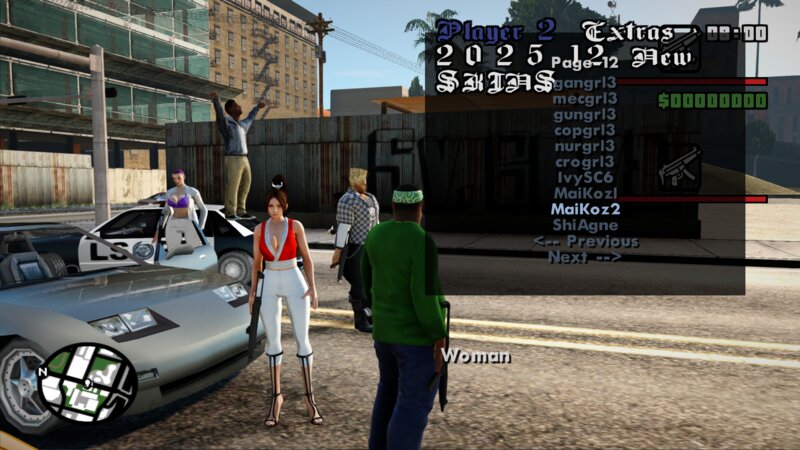This screenshot has height=450, width=800.
Task: Select the gangrl3 skin entry
Action: pos(585,82)
